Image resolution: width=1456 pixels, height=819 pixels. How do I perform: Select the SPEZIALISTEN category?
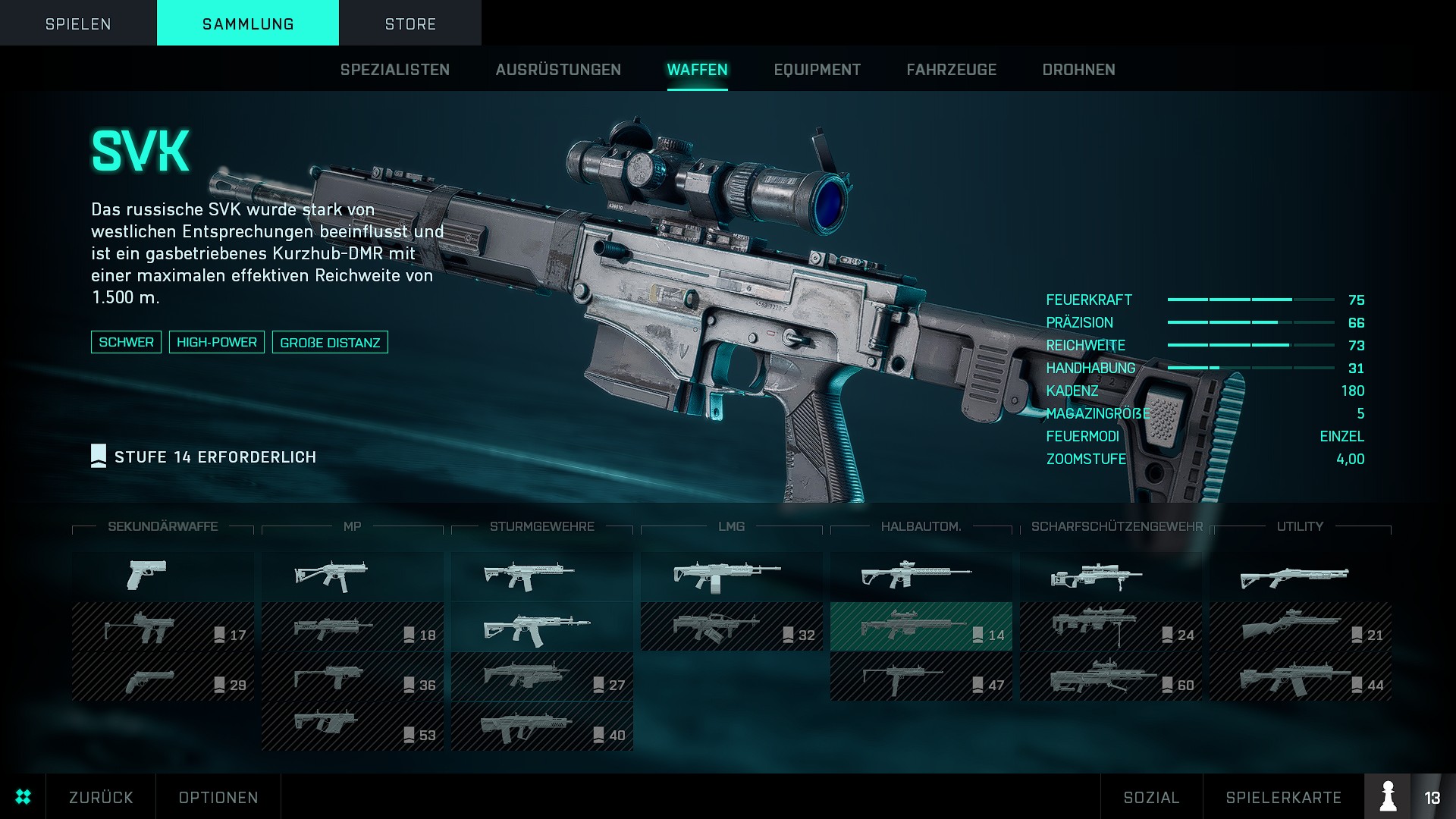394,70
